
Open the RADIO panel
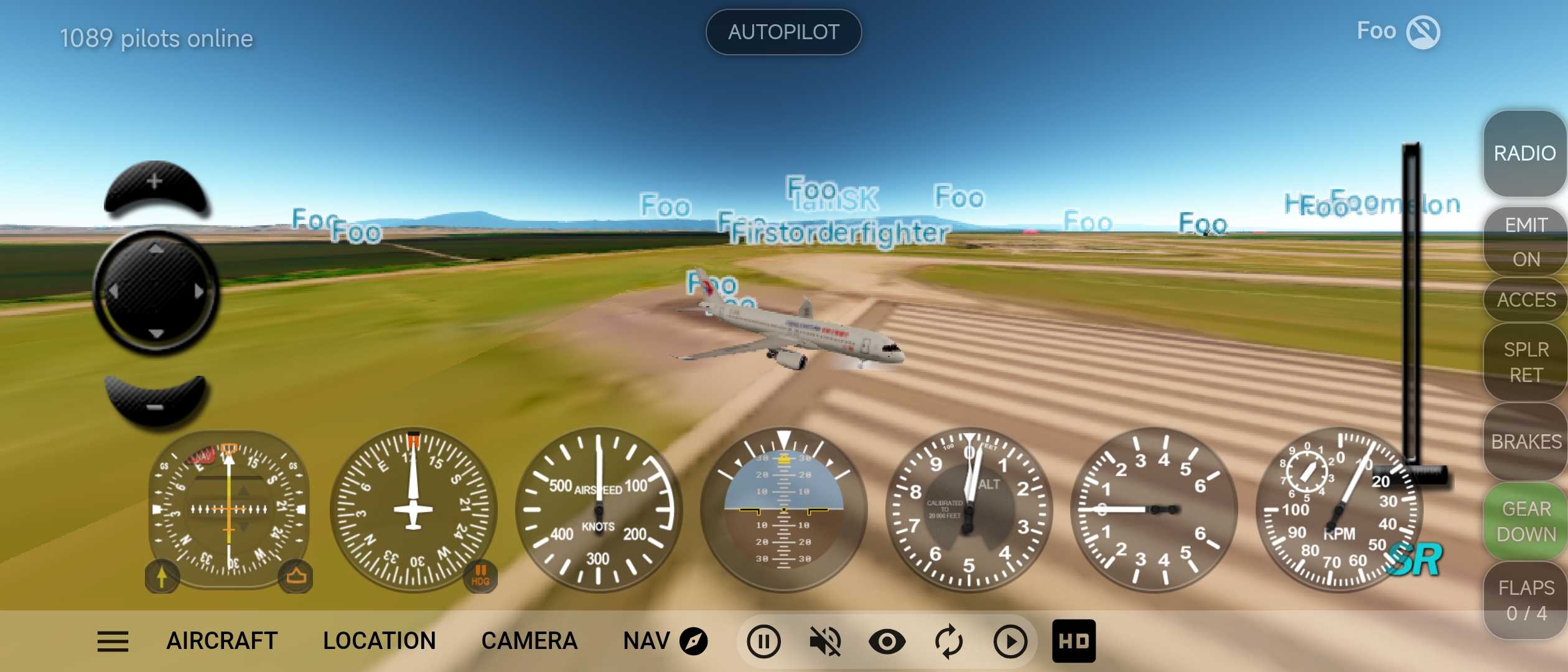coord(1524,153)
